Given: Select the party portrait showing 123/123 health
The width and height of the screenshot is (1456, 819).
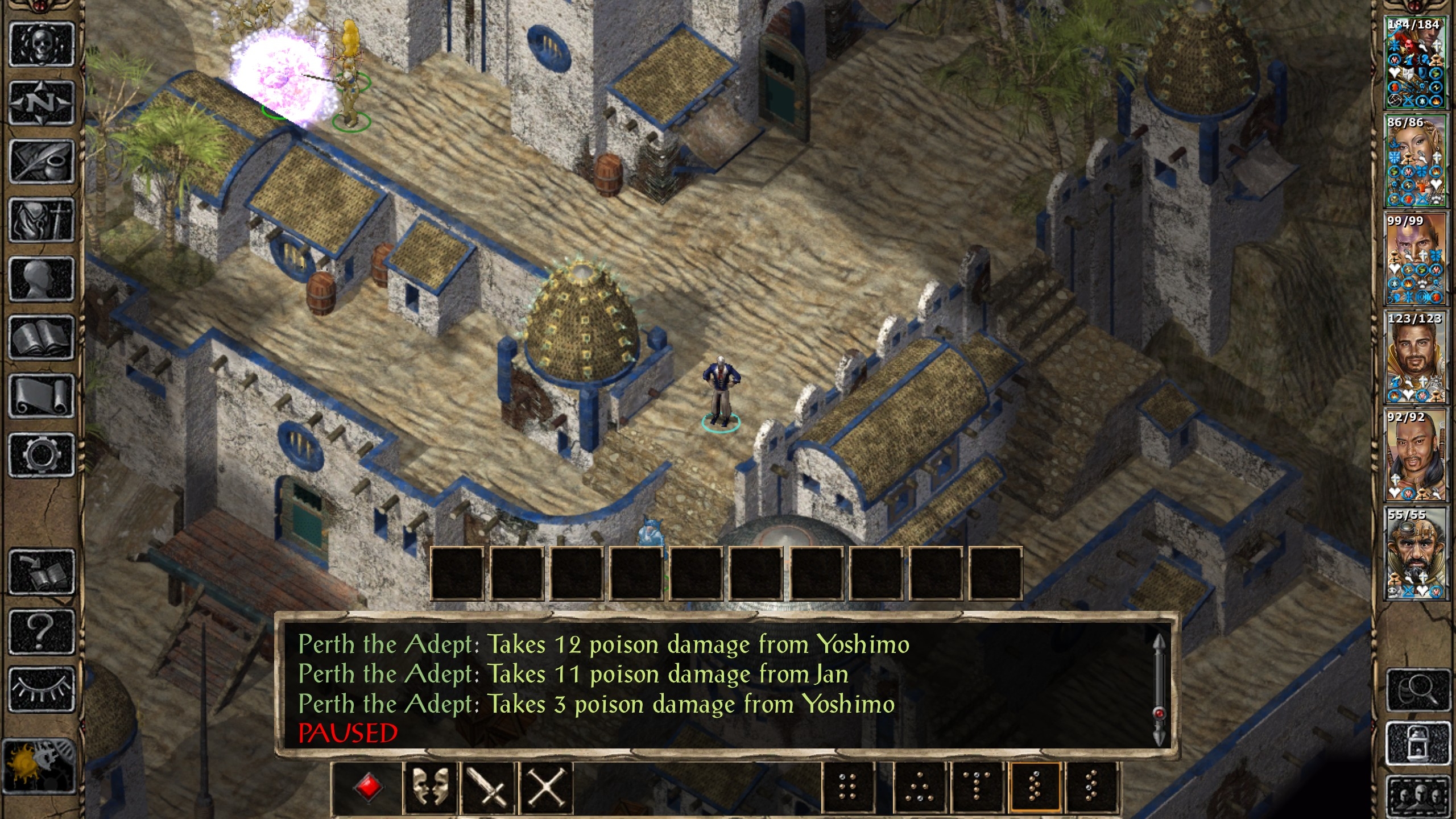Looking at the screenshot, I should [x=1414, y=357].
